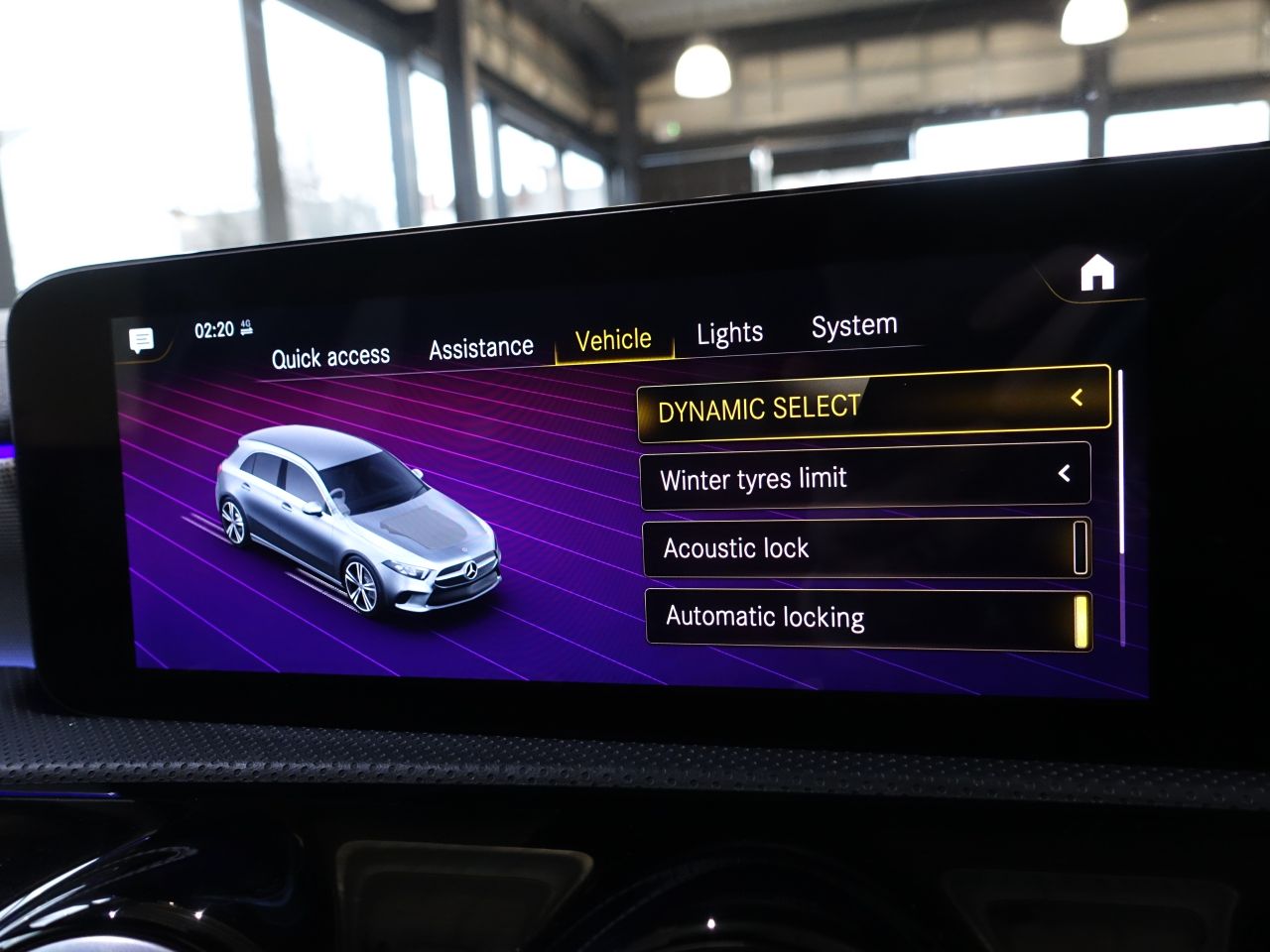Switch to the Lights tab
Image resolution: width=1270 pixels, height=952 pixels.
(x=729, y=333)
